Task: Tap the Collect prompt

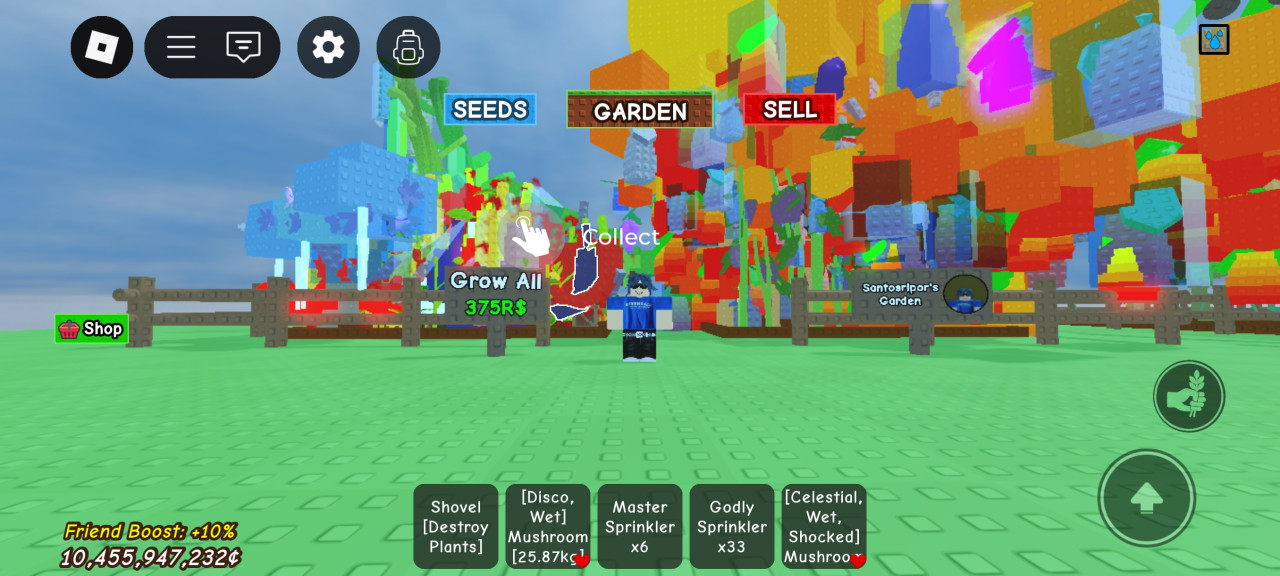Action: tap(621, 237)
